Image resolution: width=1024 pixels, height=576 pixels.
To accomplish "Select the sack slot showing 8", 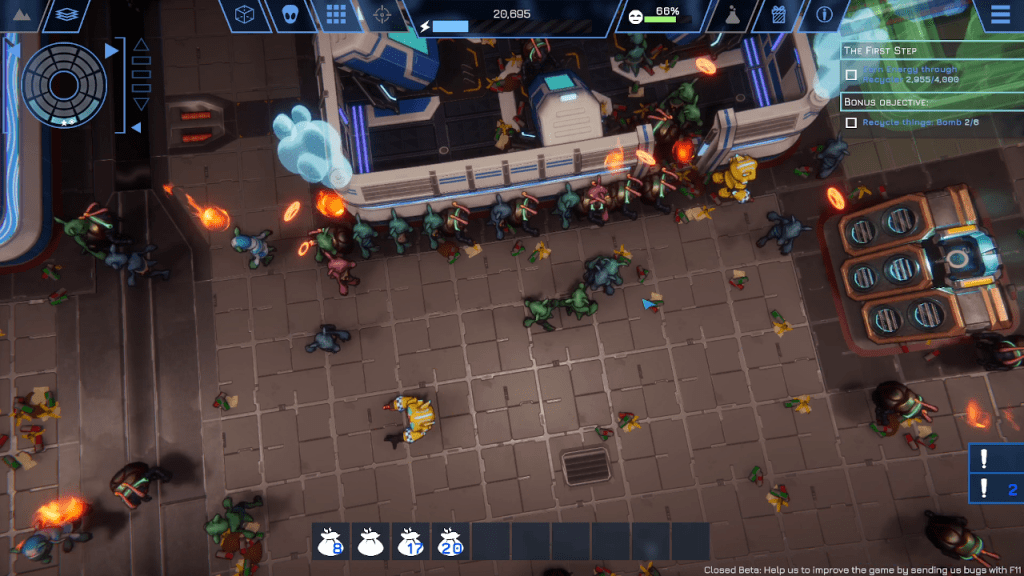I will pyautogui.click(x=331, y=541).
